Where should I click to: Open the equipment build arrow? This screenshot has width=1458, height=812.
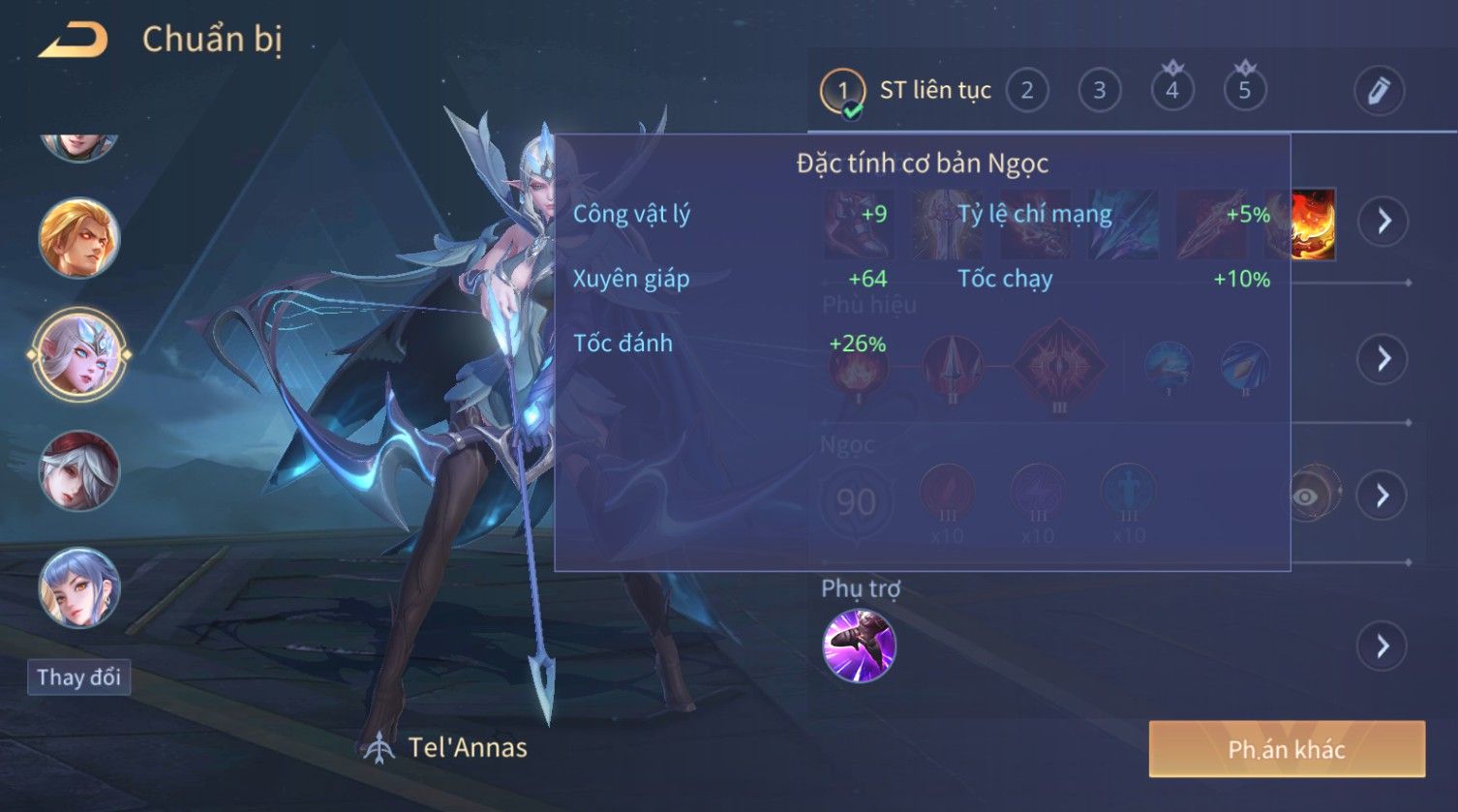click(1383, 221)
